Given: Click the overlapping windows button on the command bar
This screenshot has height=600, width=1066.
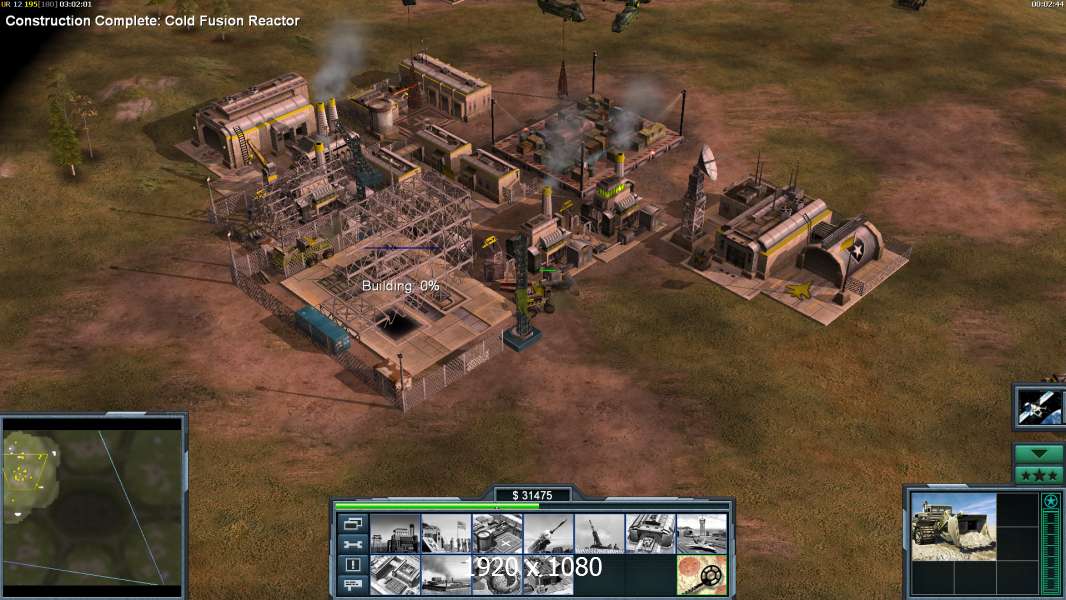Looking at the screenshot, I should 352,523.
